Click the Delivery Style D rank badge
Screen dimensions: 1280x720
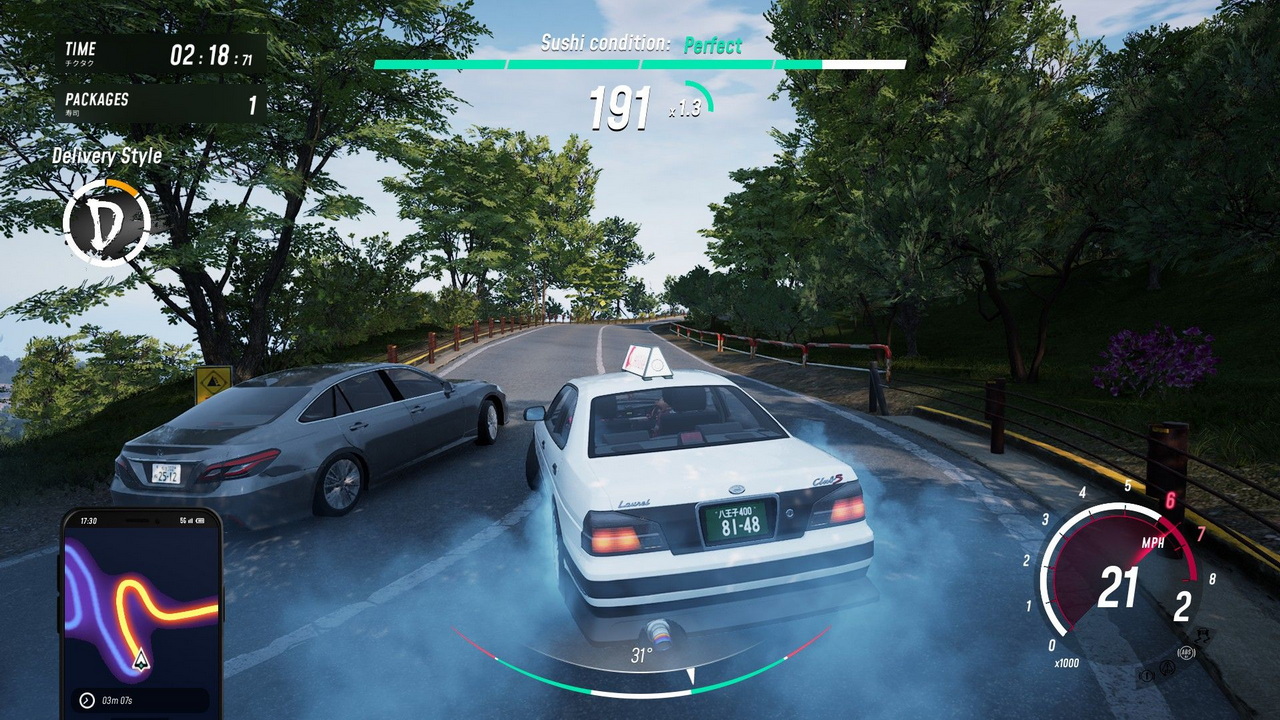(105, 223)
